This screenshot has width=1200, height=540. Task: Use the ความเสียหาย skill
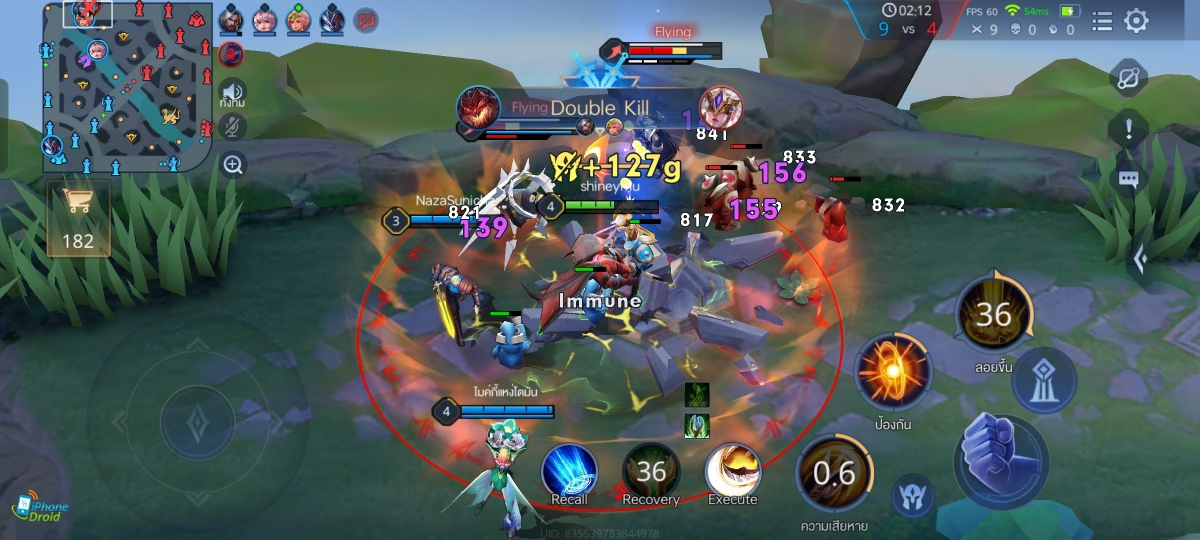coord(833,473)
